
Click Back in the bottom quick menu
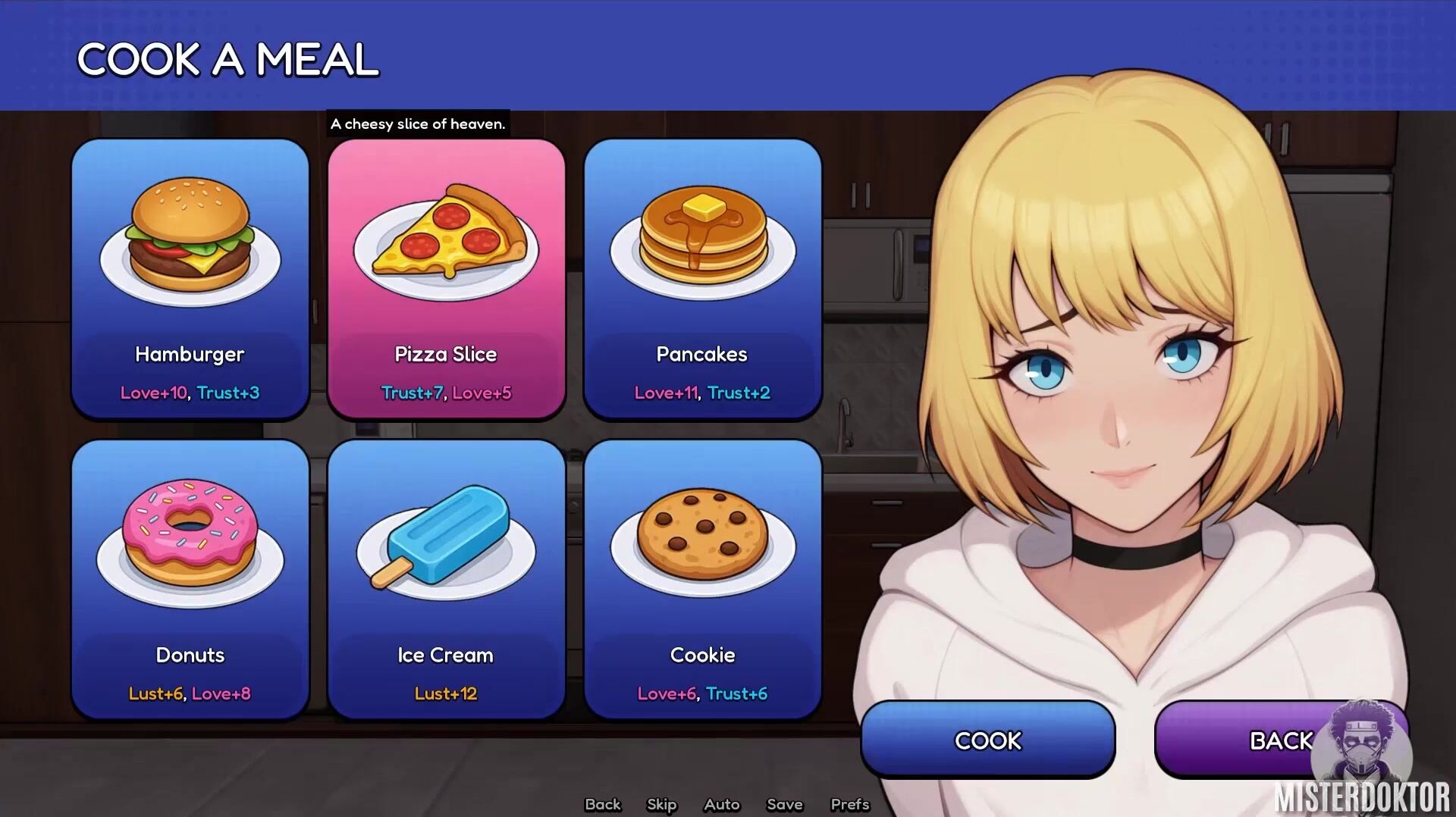point(603,804)
